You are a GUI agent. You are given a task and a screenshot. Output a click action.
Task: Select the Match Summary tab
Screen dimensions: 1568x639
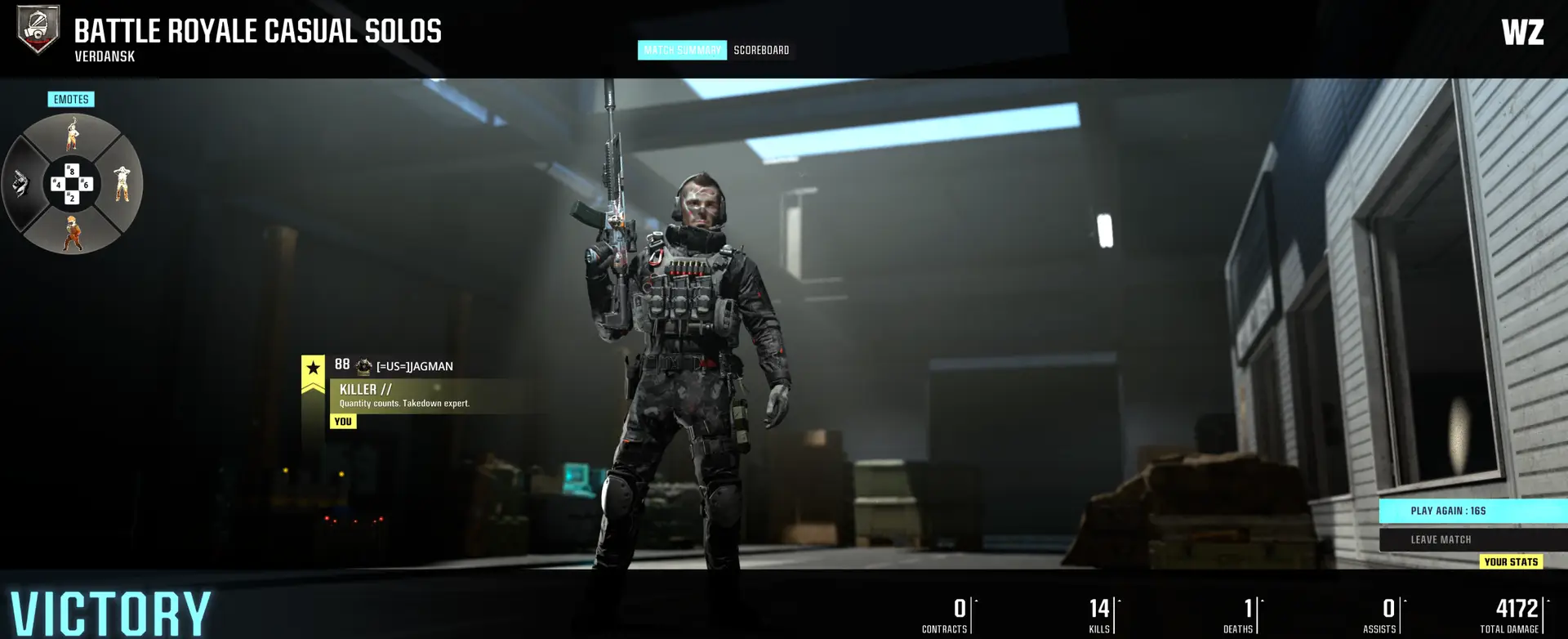pyautogui.click(x=682, y=51)
